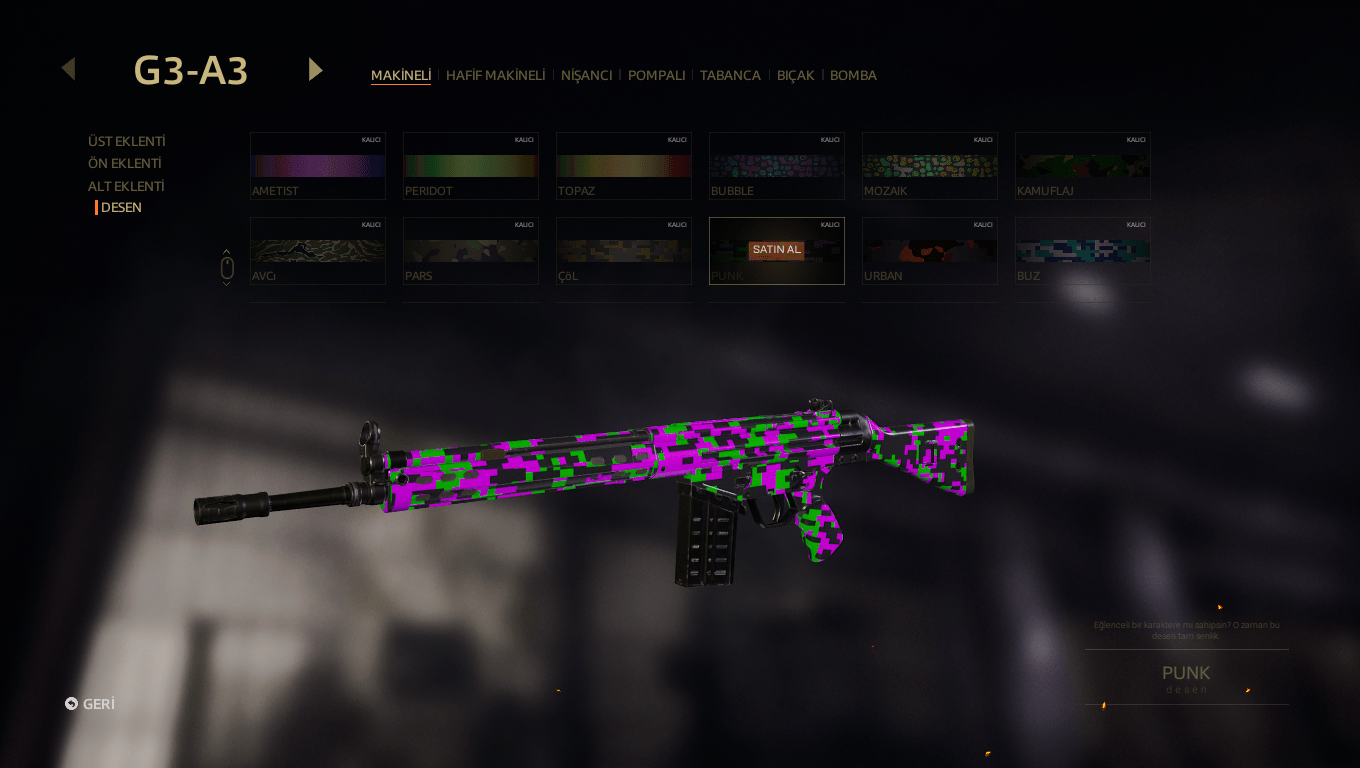Open the BIÇAK tab
This screenshot has width=1360, height=768.
(795, 76)
